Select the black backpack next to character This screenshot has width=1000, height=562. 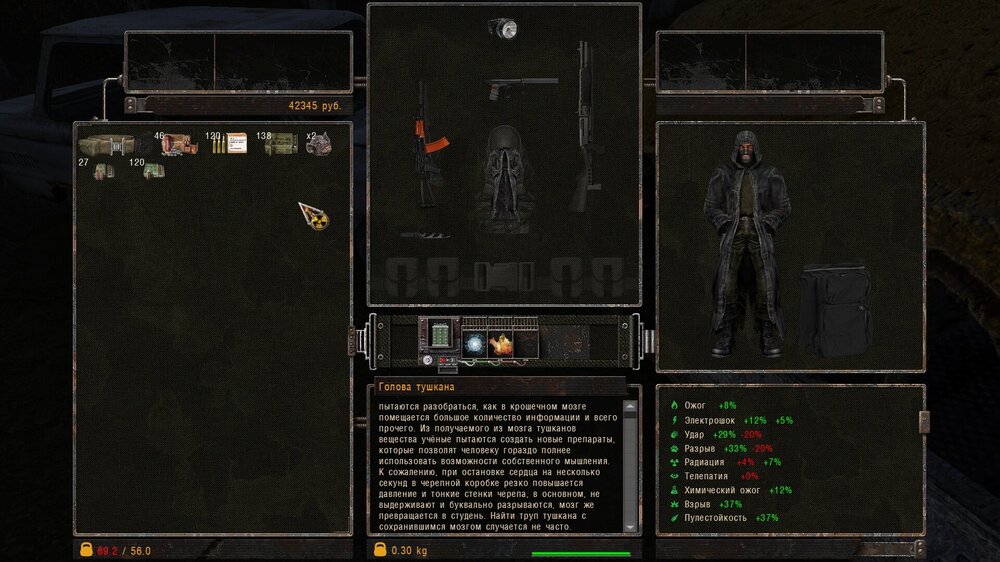835,311
